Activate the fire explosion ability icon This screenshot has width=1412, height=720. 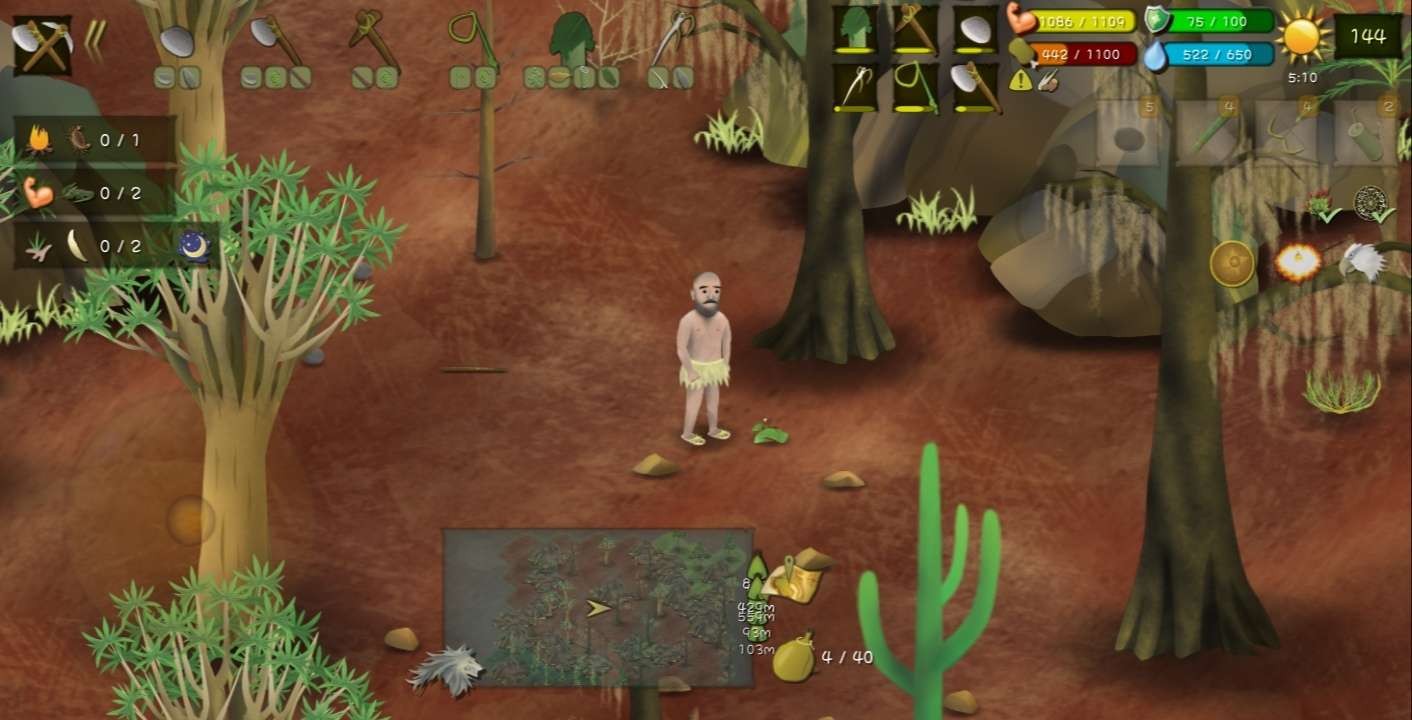click(1297, 263)
